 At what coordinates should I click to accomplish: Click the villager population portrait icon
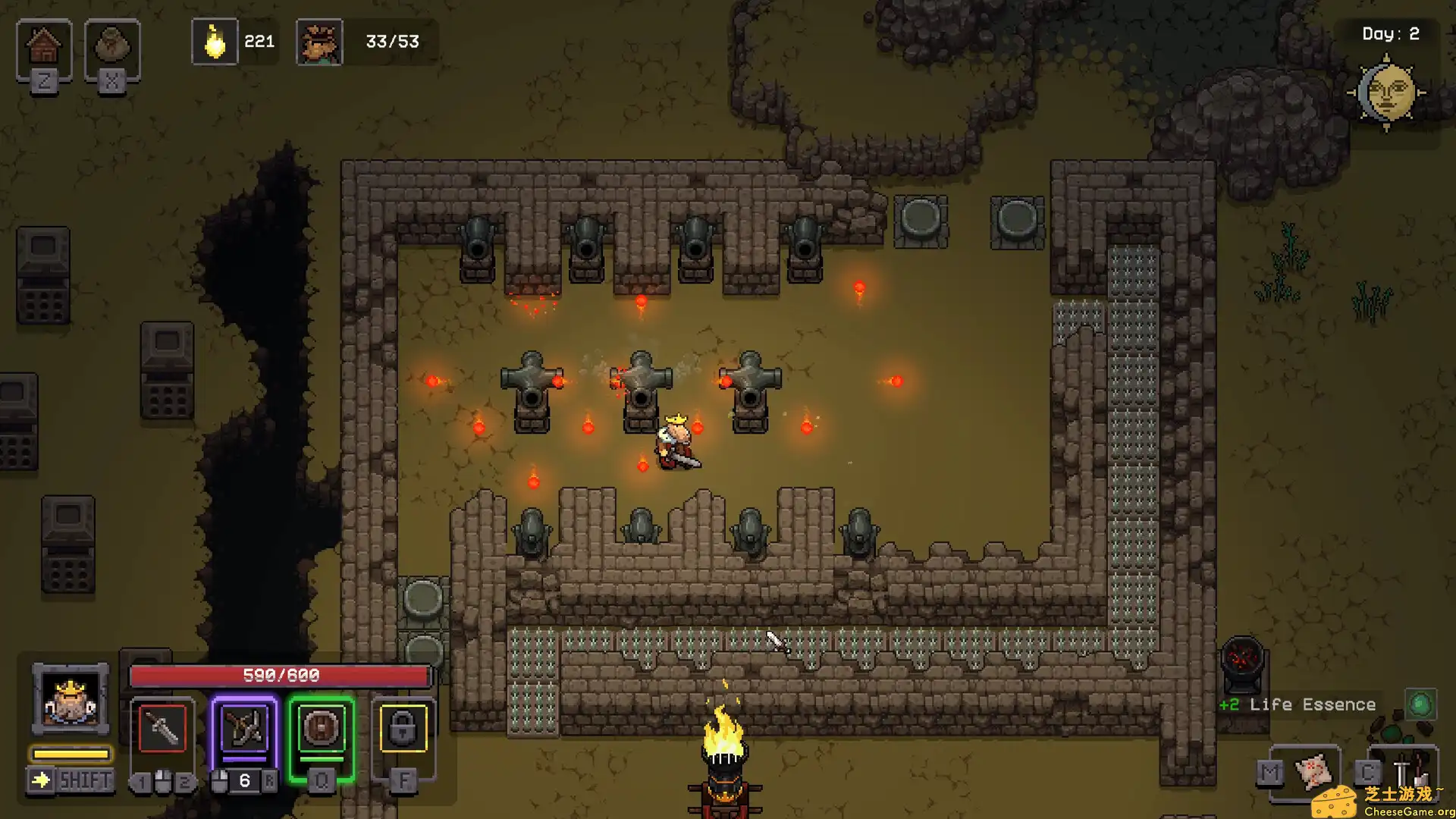(x=319, y=42)
